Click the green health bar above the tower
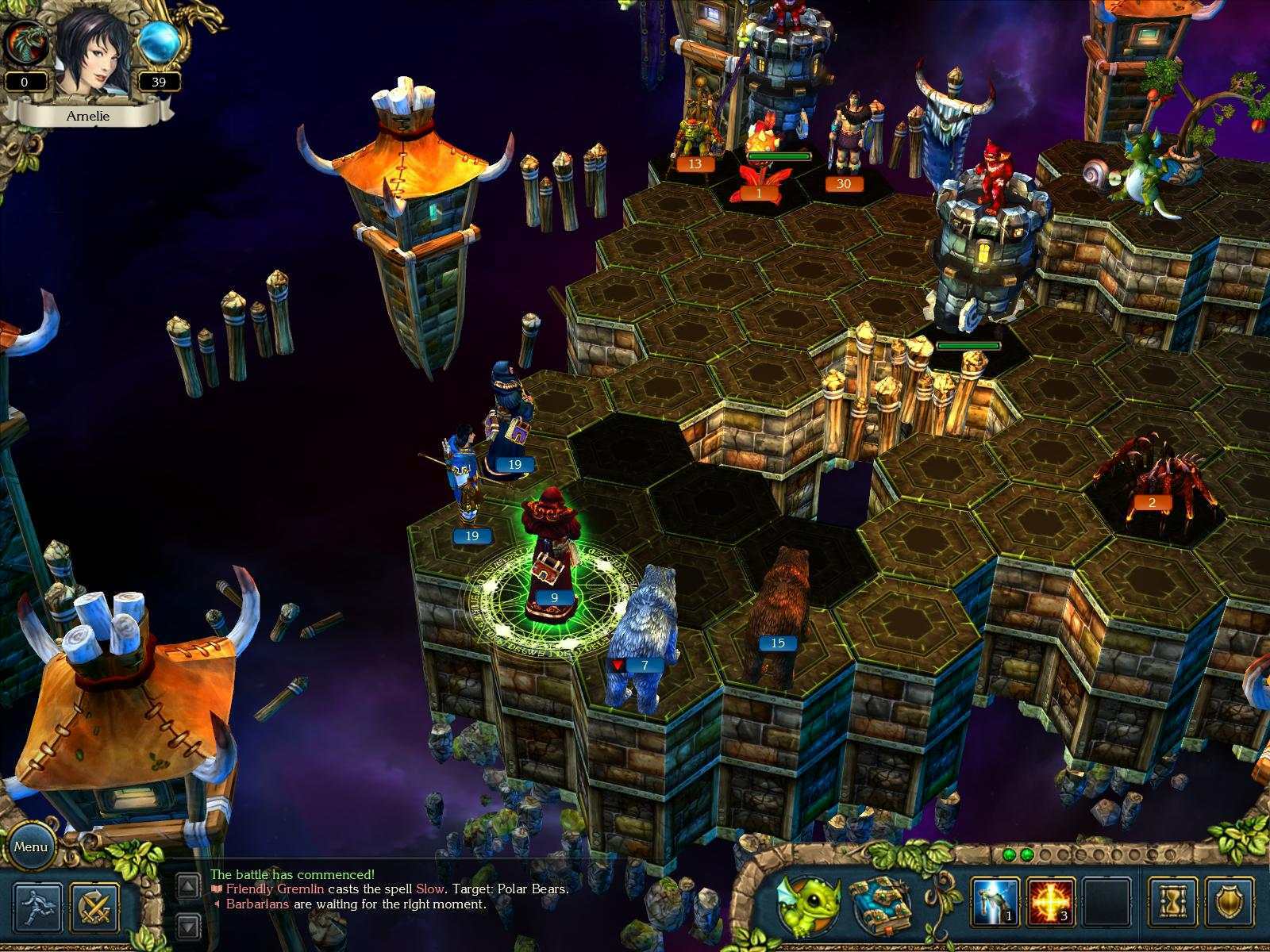The image size is (1270, 952). (x=970, y=345)
